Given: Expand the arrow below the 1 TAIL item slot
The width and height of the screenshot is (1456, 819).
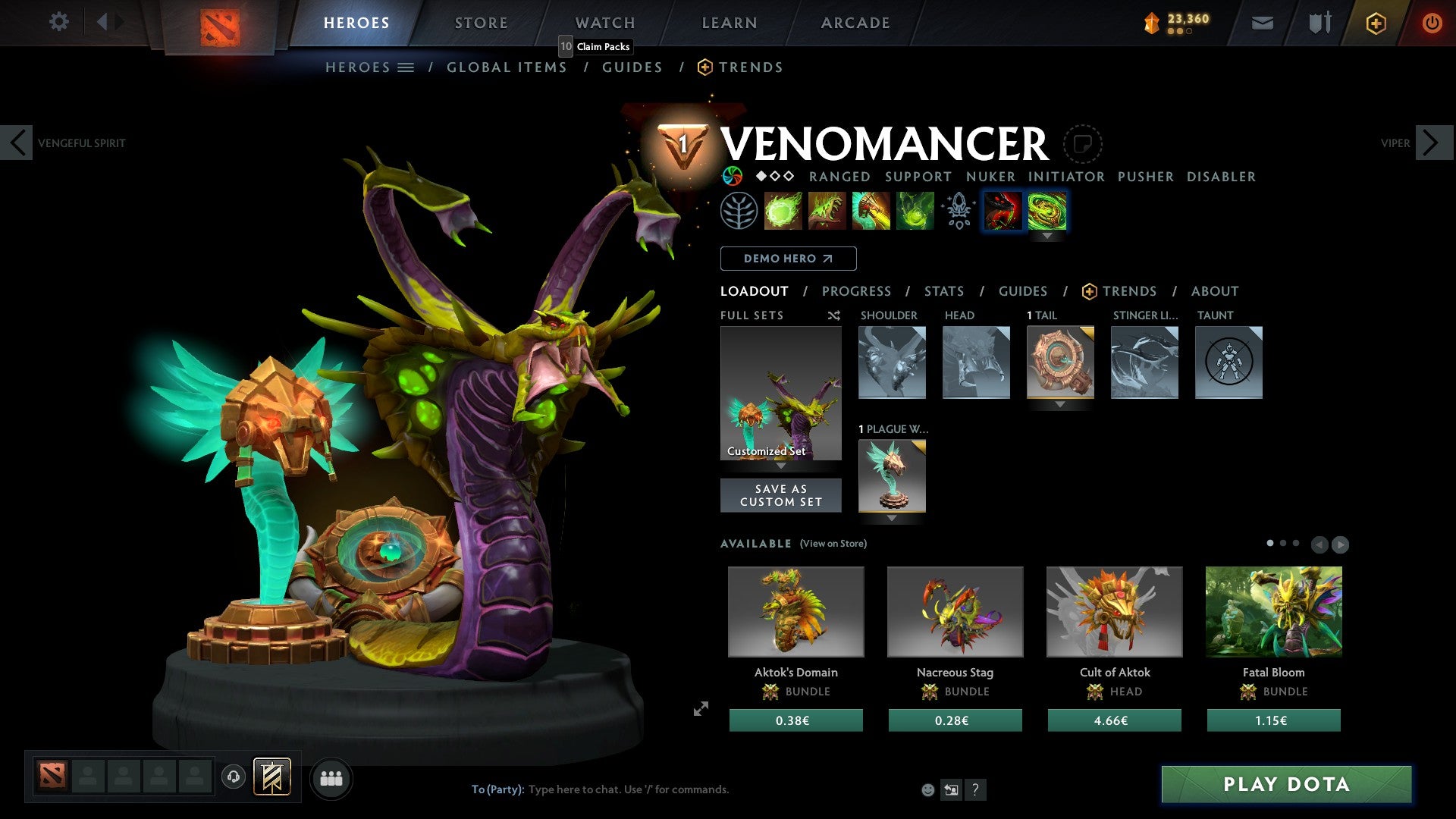Looking at the screenshot, I should [x=1059, y=404].
